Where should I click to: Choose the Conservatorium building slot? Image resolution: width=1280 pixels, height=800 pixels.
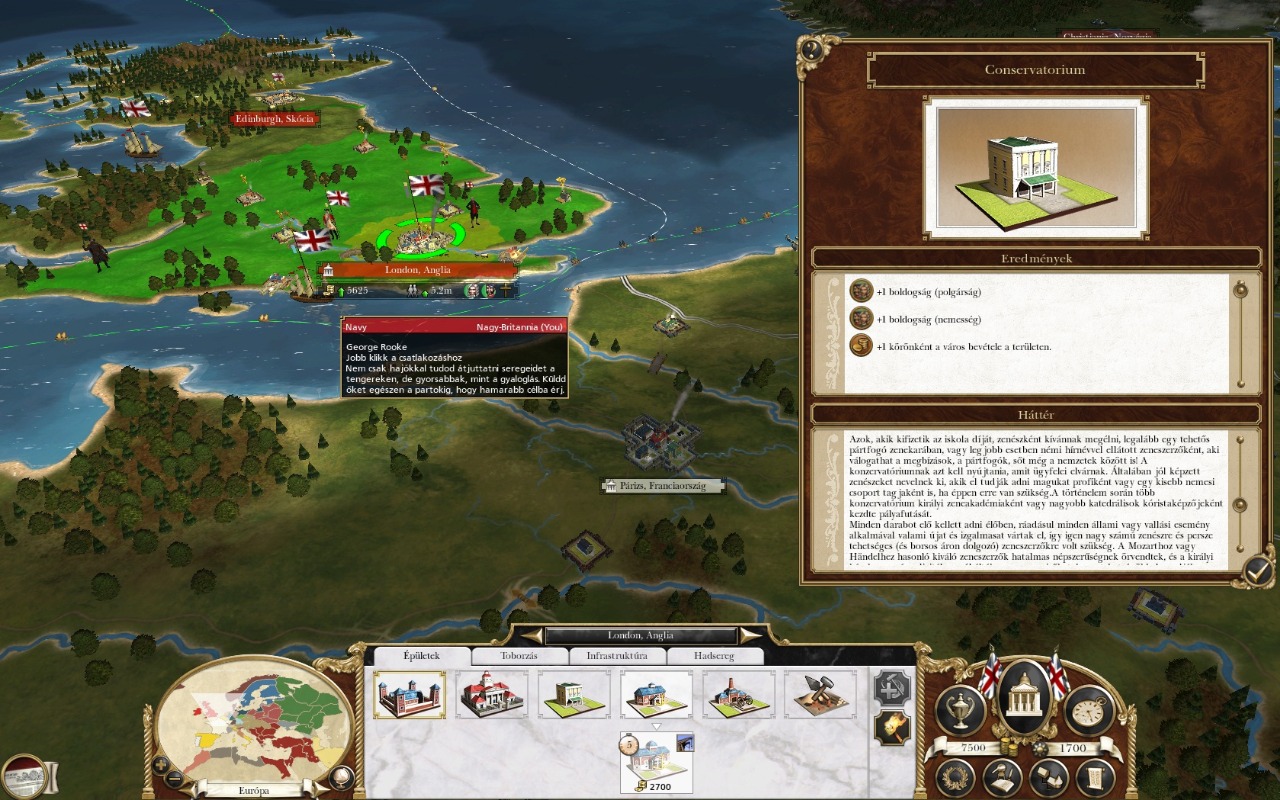coord(573,694)
